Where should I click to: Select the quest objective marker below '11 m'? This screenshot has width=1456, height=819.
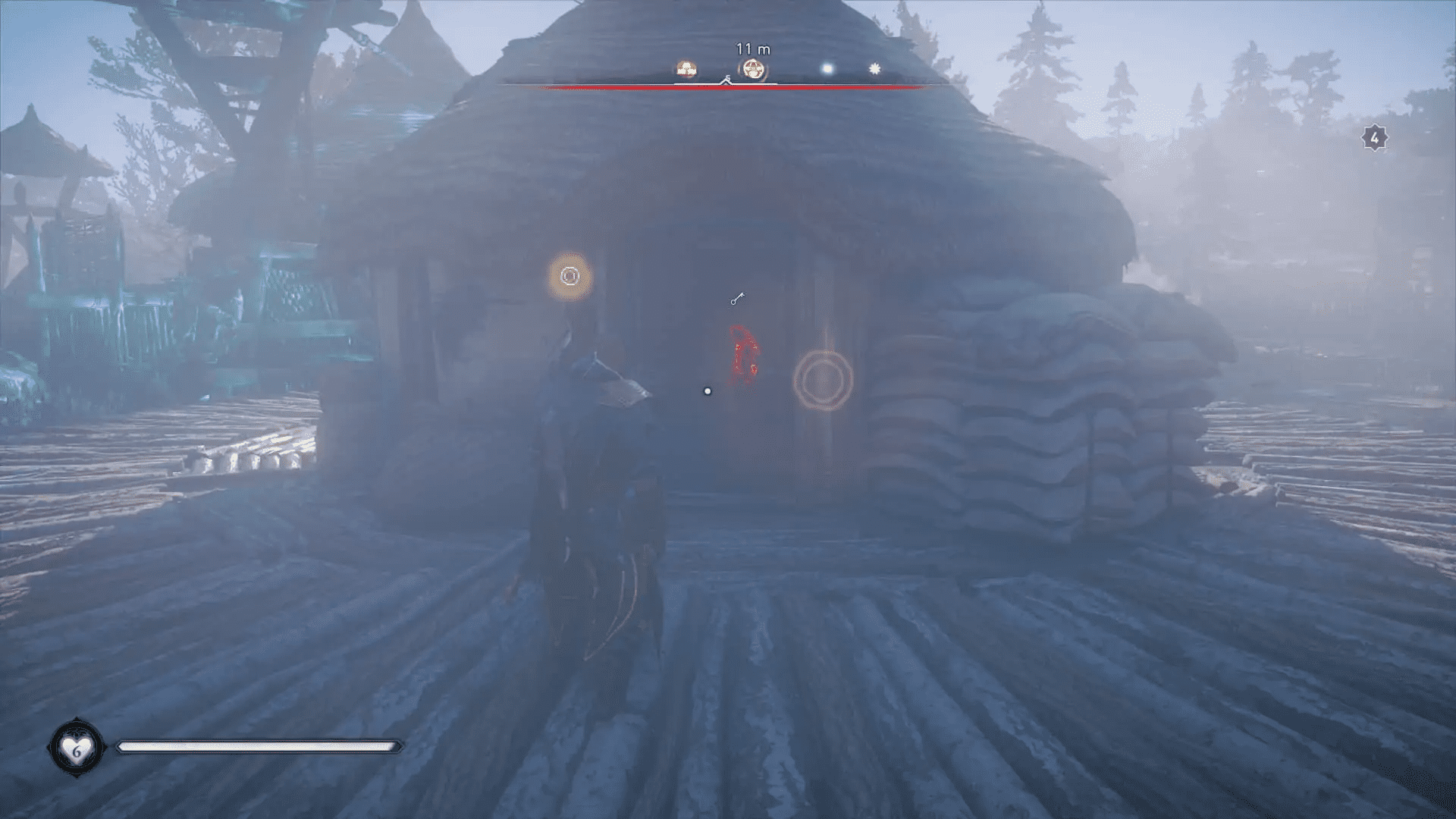[x=755, y=67]
